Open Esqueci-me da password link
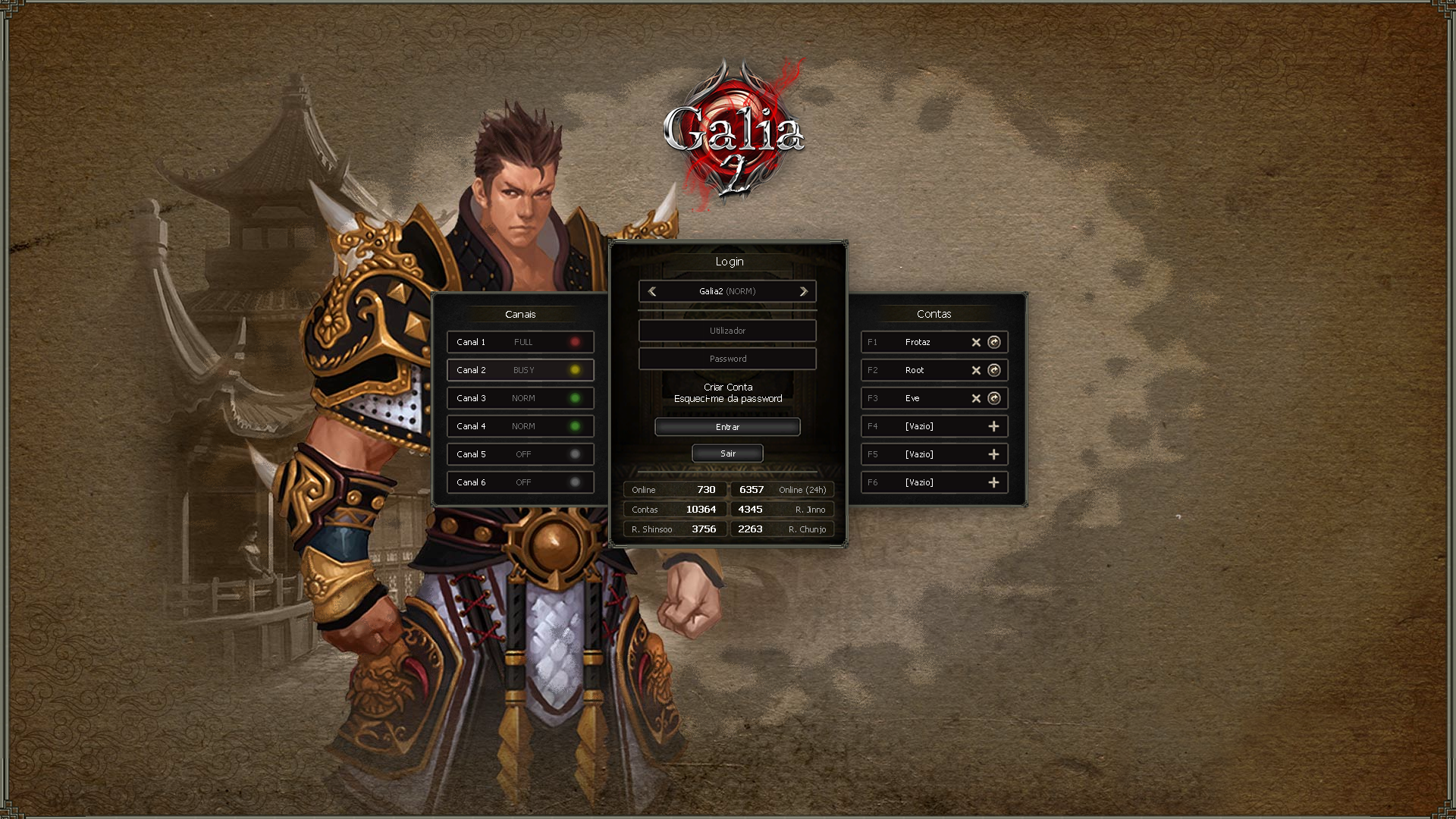This screenshot has width=1456, height=819. coord(728,399)
